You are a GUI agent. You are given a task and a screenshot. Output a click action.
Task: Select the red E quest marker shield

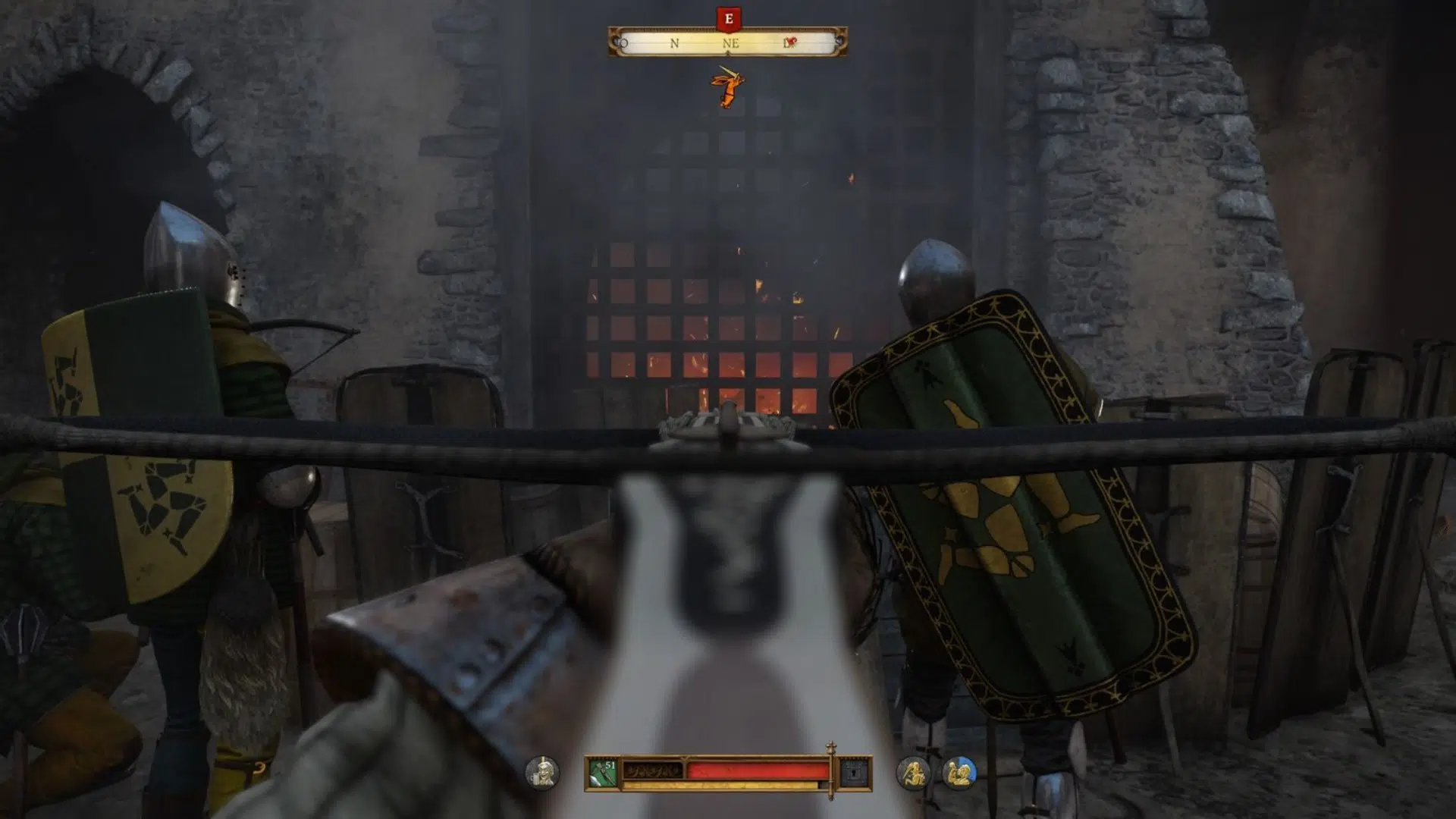click(x=728, y=19)
